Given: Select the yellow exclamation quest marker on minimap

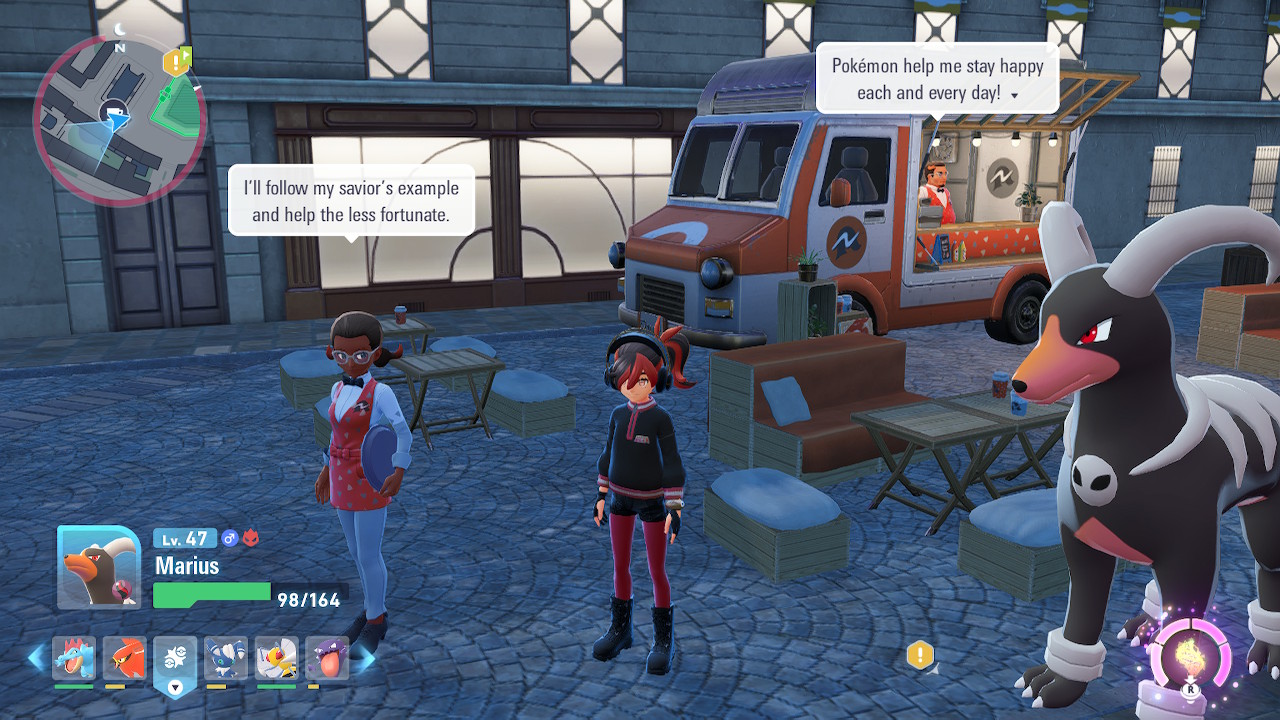Looking at the screenshot, I should [x=176, y=63].
